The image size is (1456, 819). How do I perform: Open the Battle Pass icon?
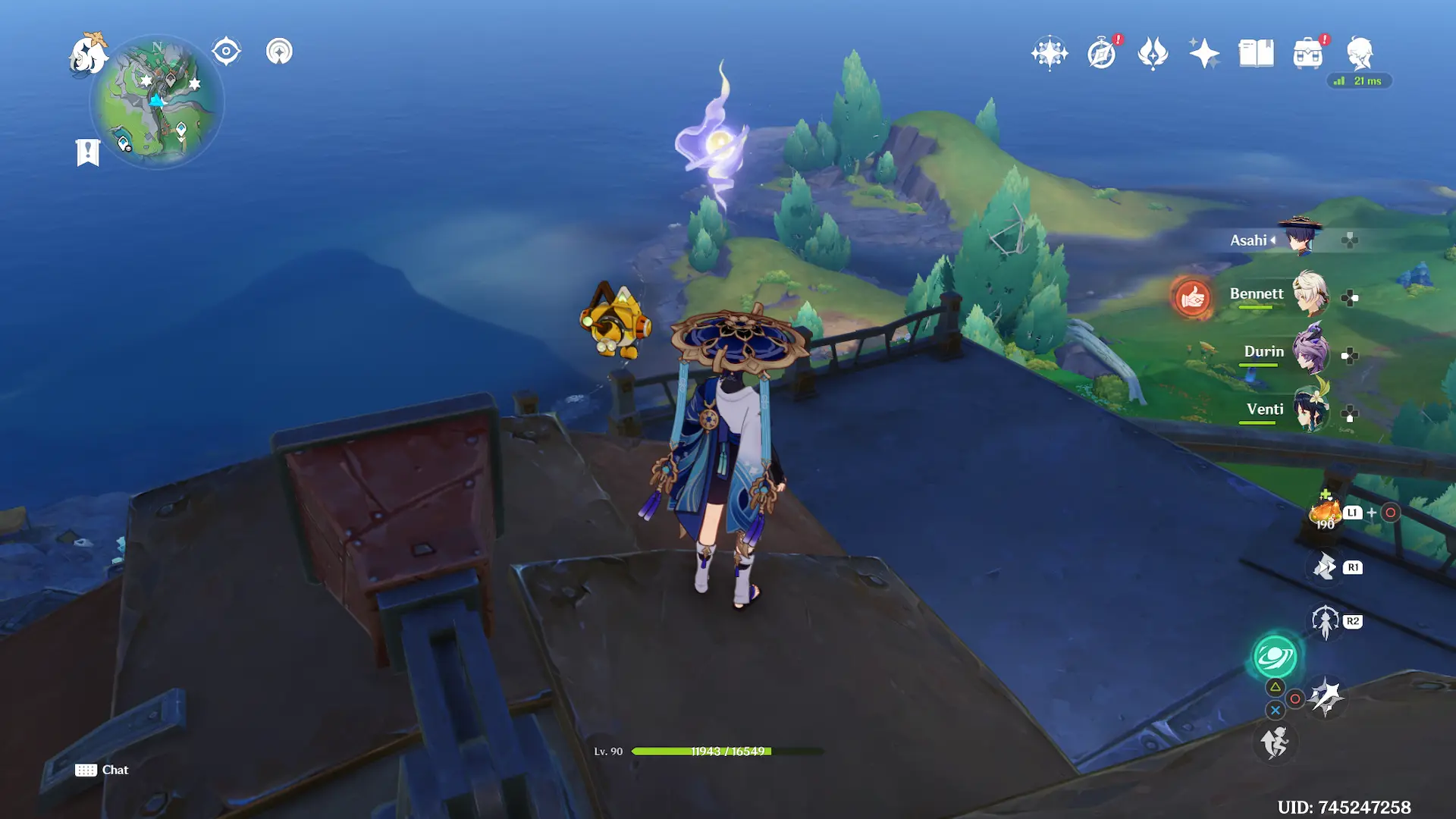click(x=1153, y=53)
